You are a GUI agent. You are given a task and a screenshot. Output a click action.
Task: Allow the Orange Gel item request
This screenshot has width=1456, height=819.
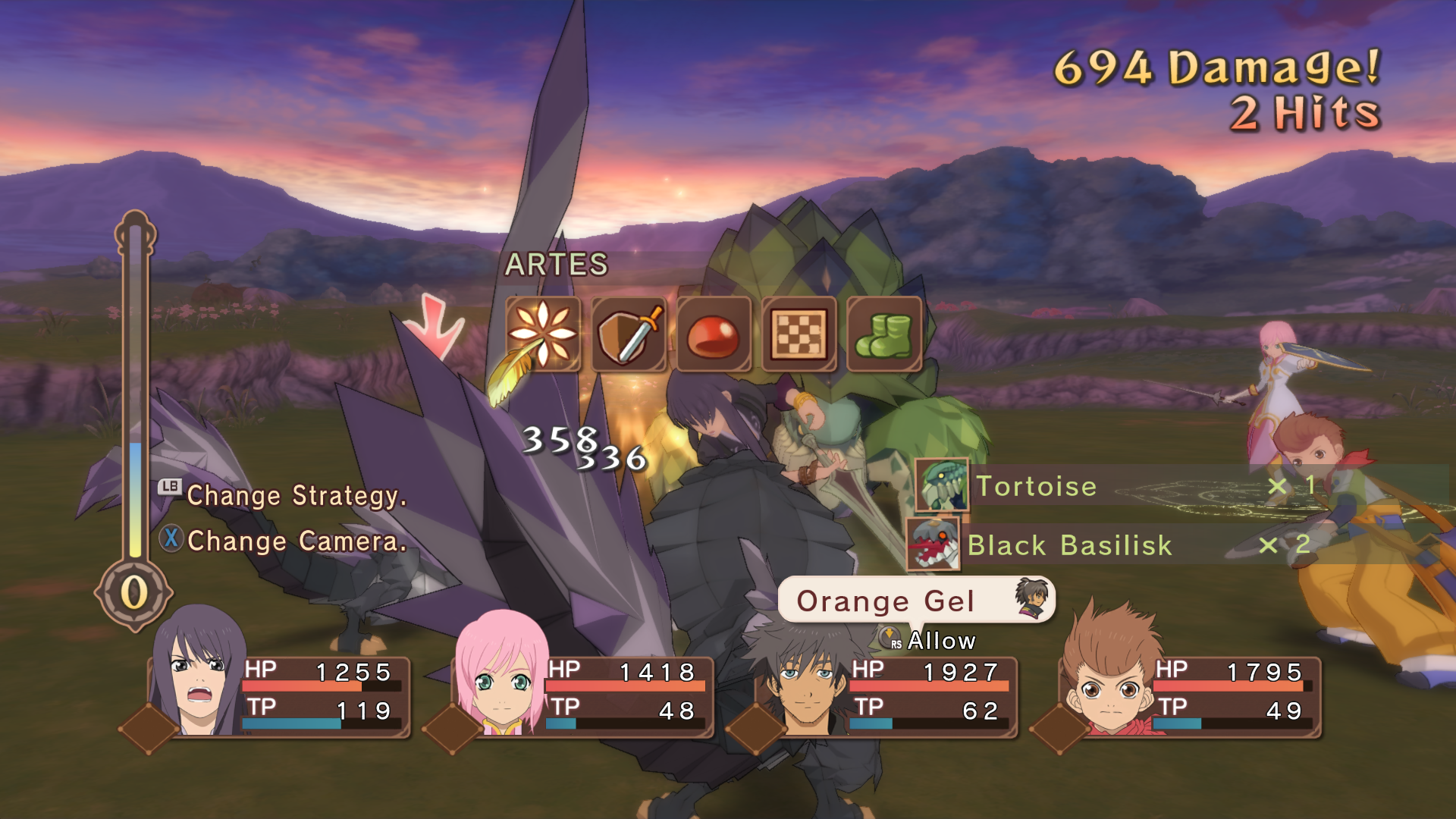click(940, 641)
